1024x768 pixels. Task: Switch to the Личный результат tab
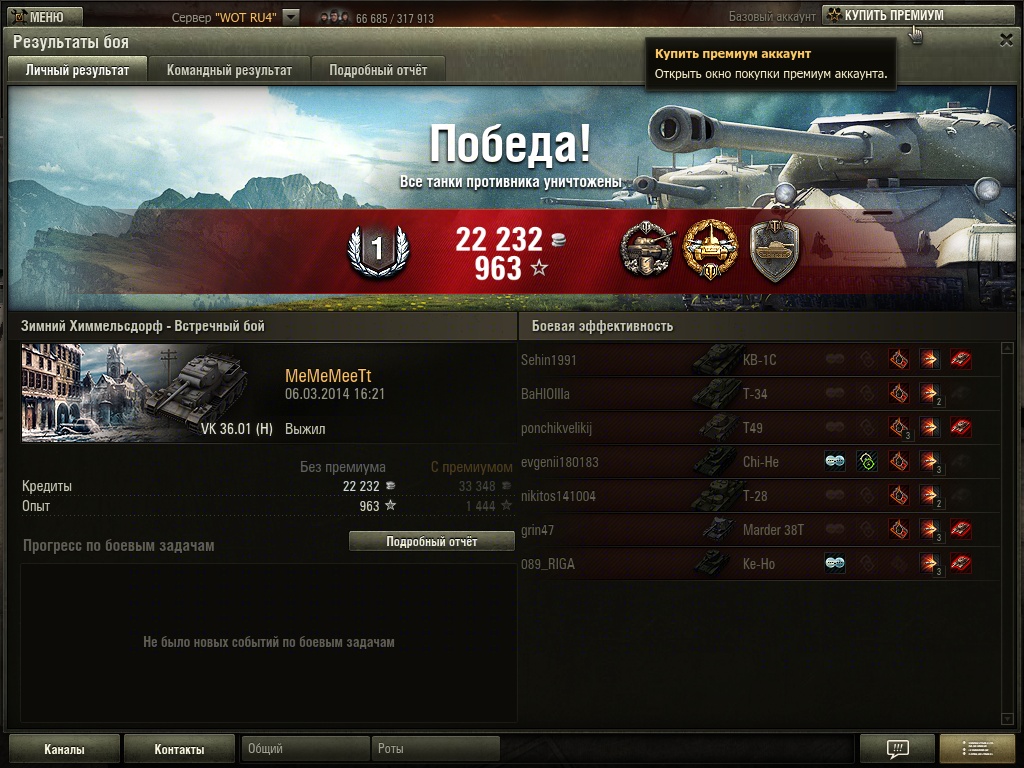point(77,70)
